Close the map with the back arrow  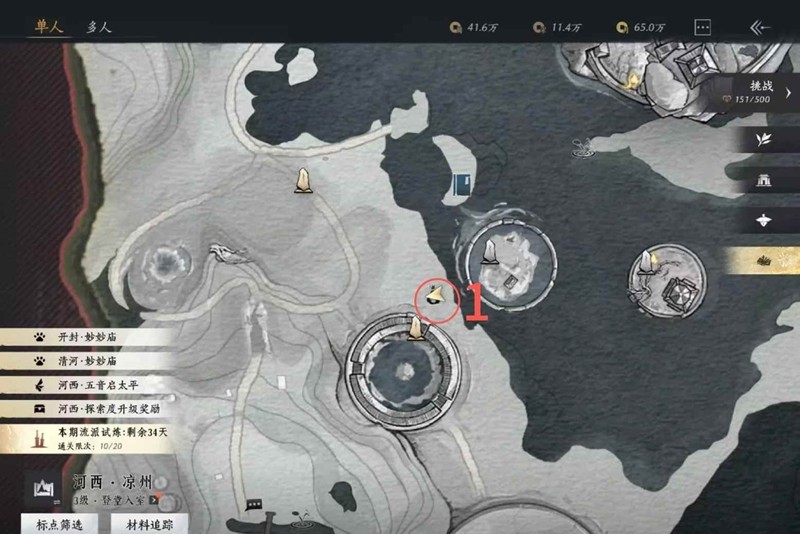point(759,28)
